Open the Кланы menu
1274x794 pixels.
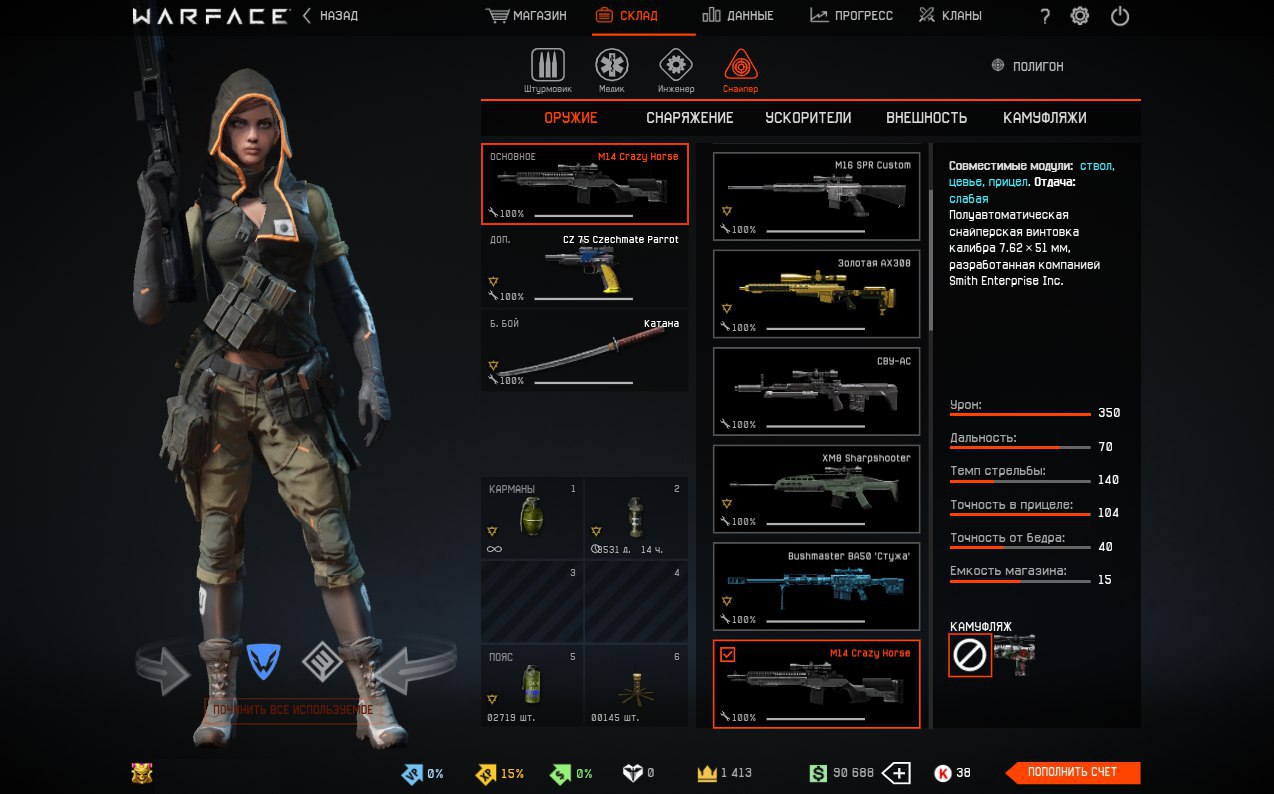click(x=950, y=16)
